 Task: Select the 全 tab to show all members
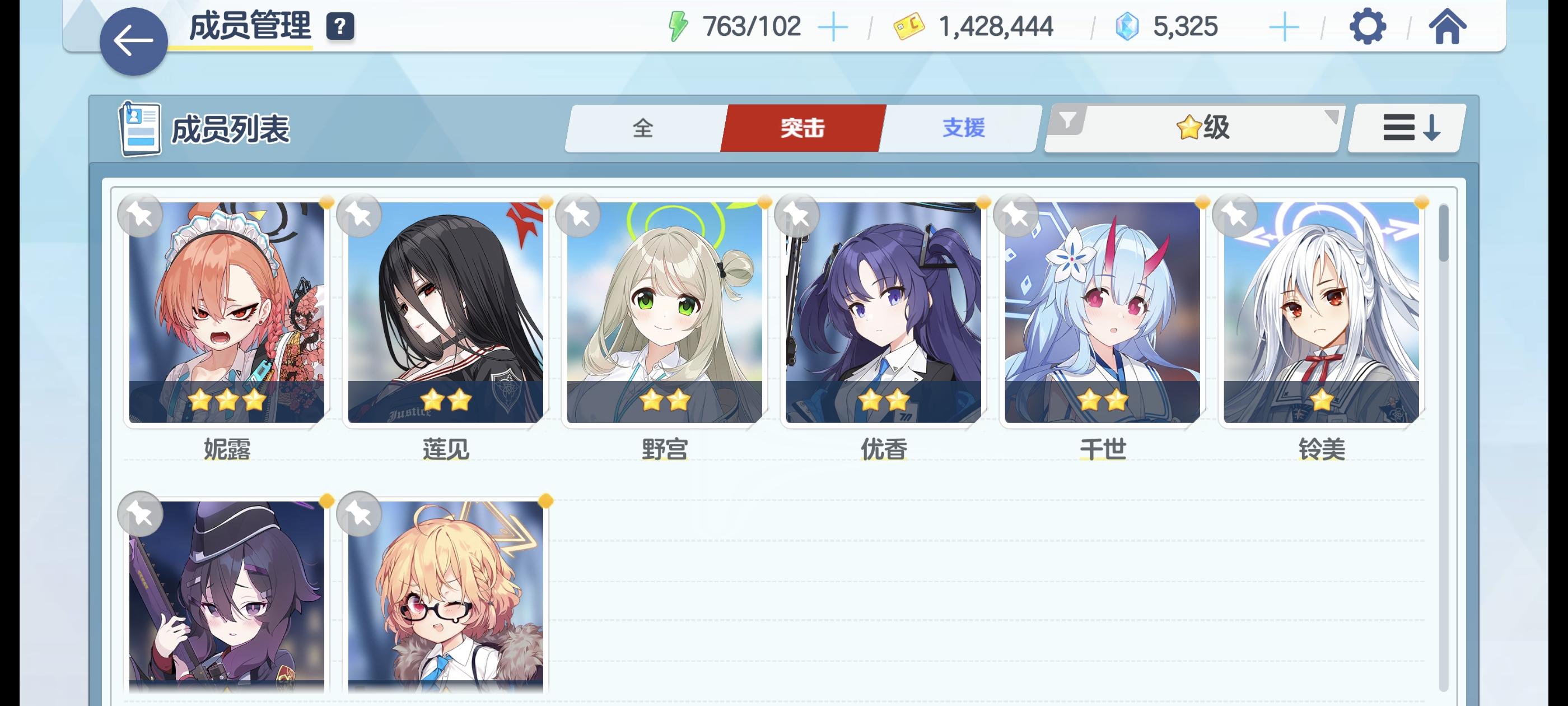[x=642, y=128]
